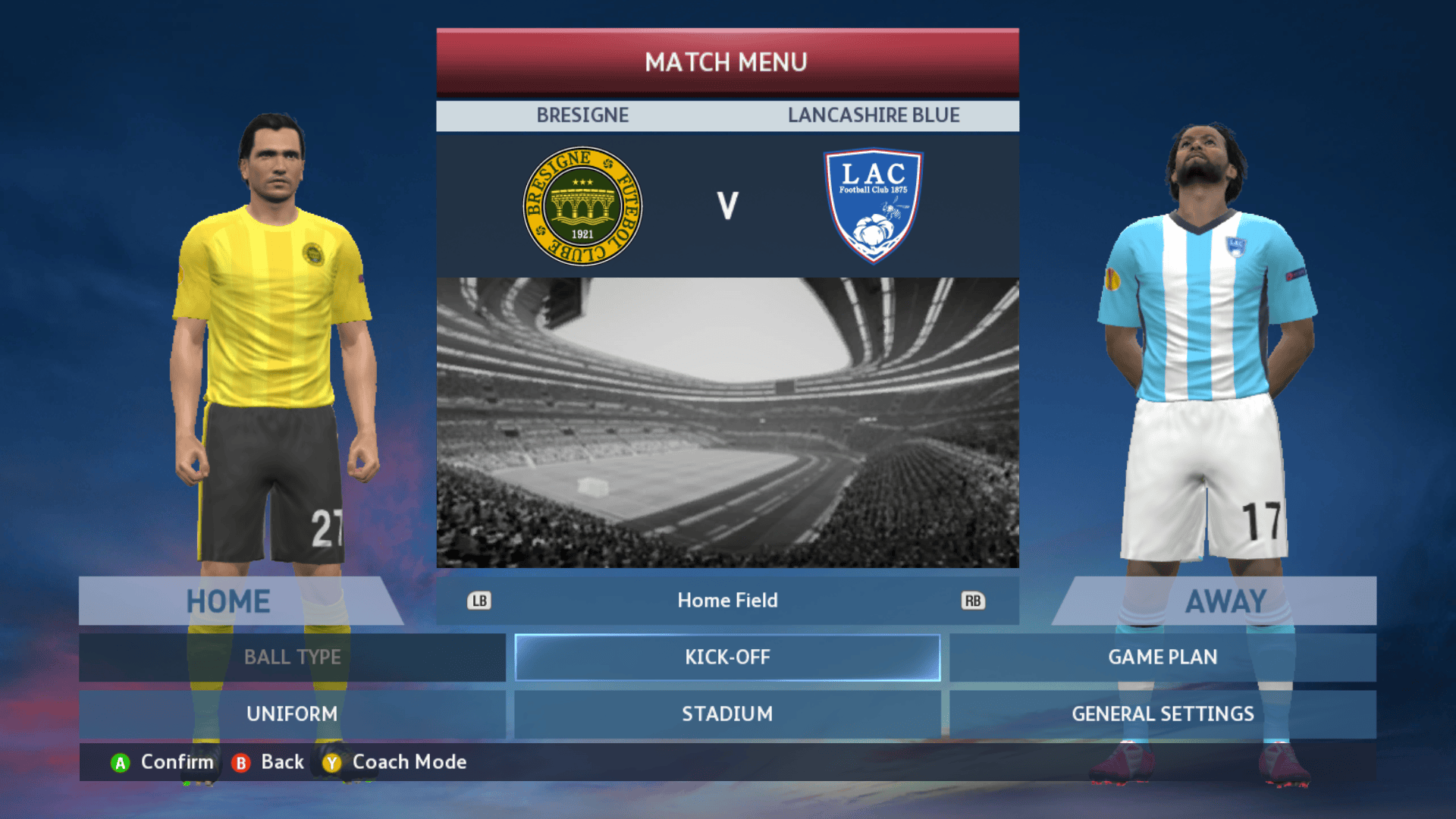This screenshot has height=819, width=1456.
Task: Select the Bresigne club crest
Action: (x=582, y=206)
